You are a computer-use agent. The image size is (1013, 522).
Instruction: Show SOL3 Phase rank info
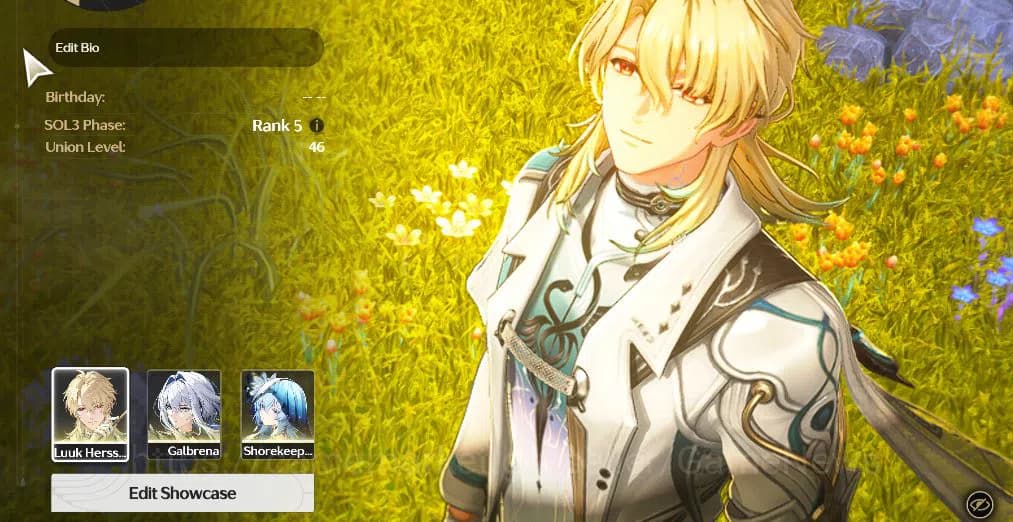click(317, 126)
